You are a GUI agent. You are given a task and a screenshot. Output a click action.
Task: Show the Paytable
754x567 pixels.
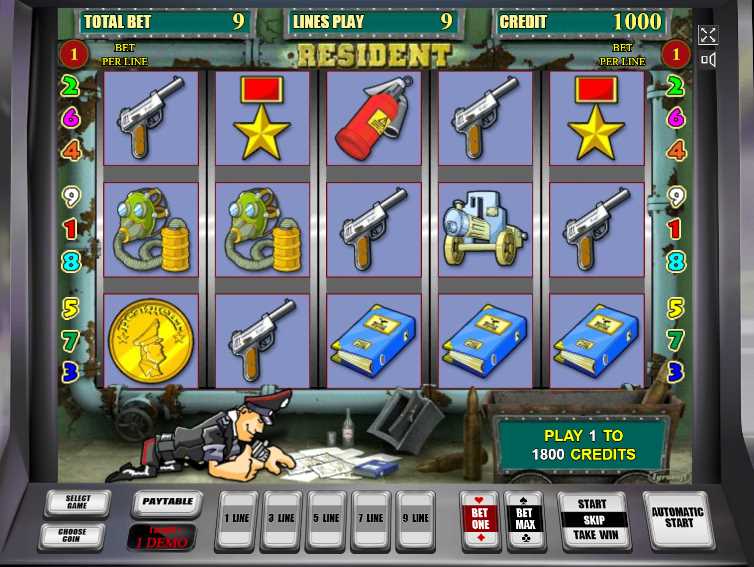point(166,500)
